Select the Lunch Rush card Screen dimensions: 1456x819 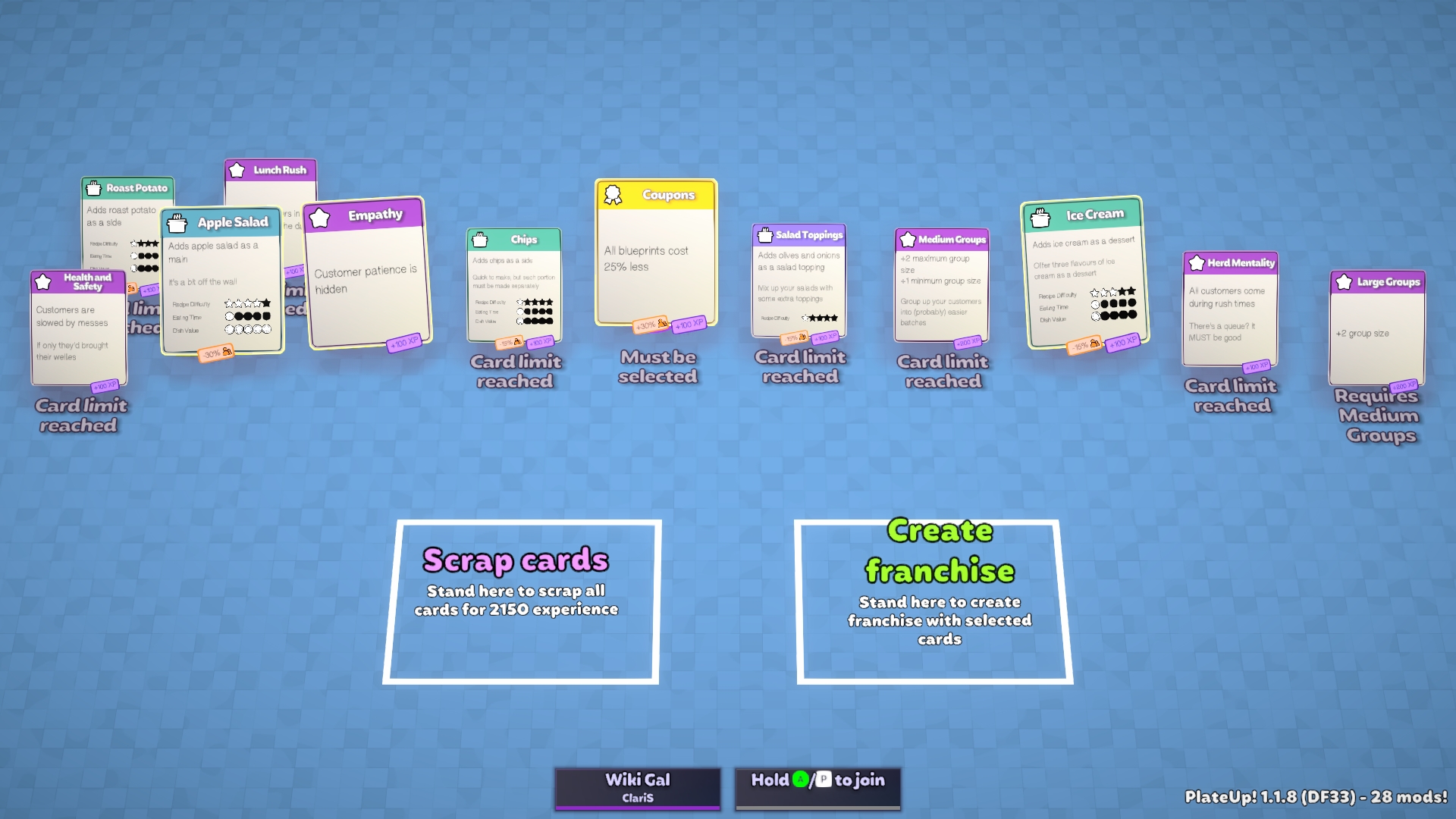(x=271, y=182)
